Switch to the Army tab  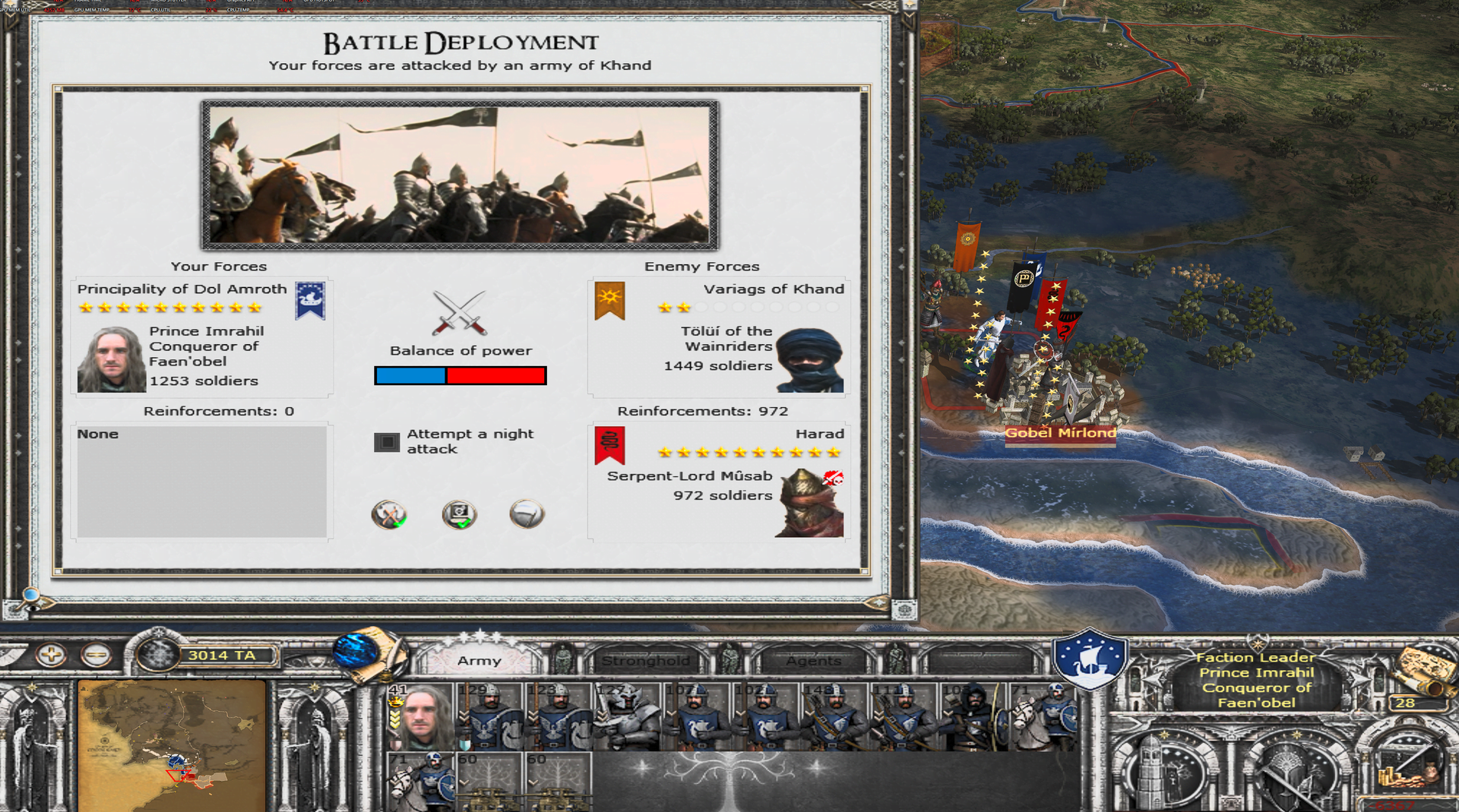pyautogui.click(x=479, y=661)
